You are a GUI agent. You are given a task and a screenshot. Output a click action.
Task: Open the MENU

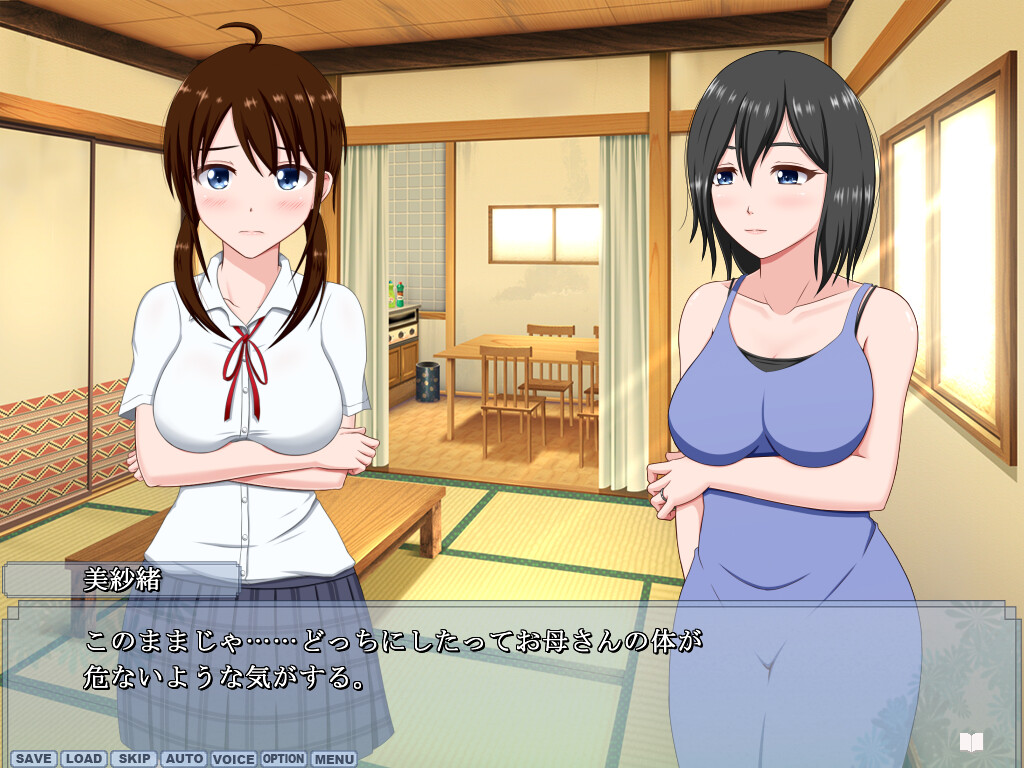(334, 759)
